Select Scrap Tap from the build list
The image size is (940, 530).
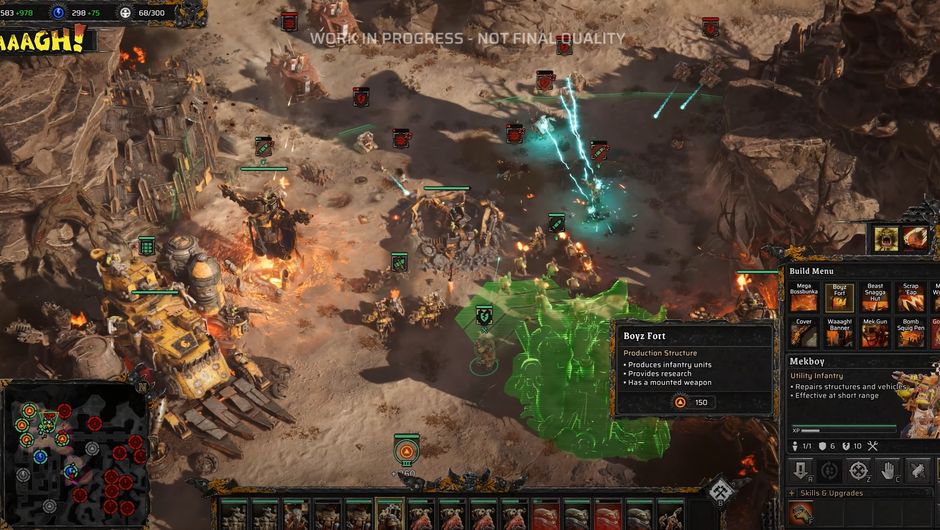(x=910, y=297)
